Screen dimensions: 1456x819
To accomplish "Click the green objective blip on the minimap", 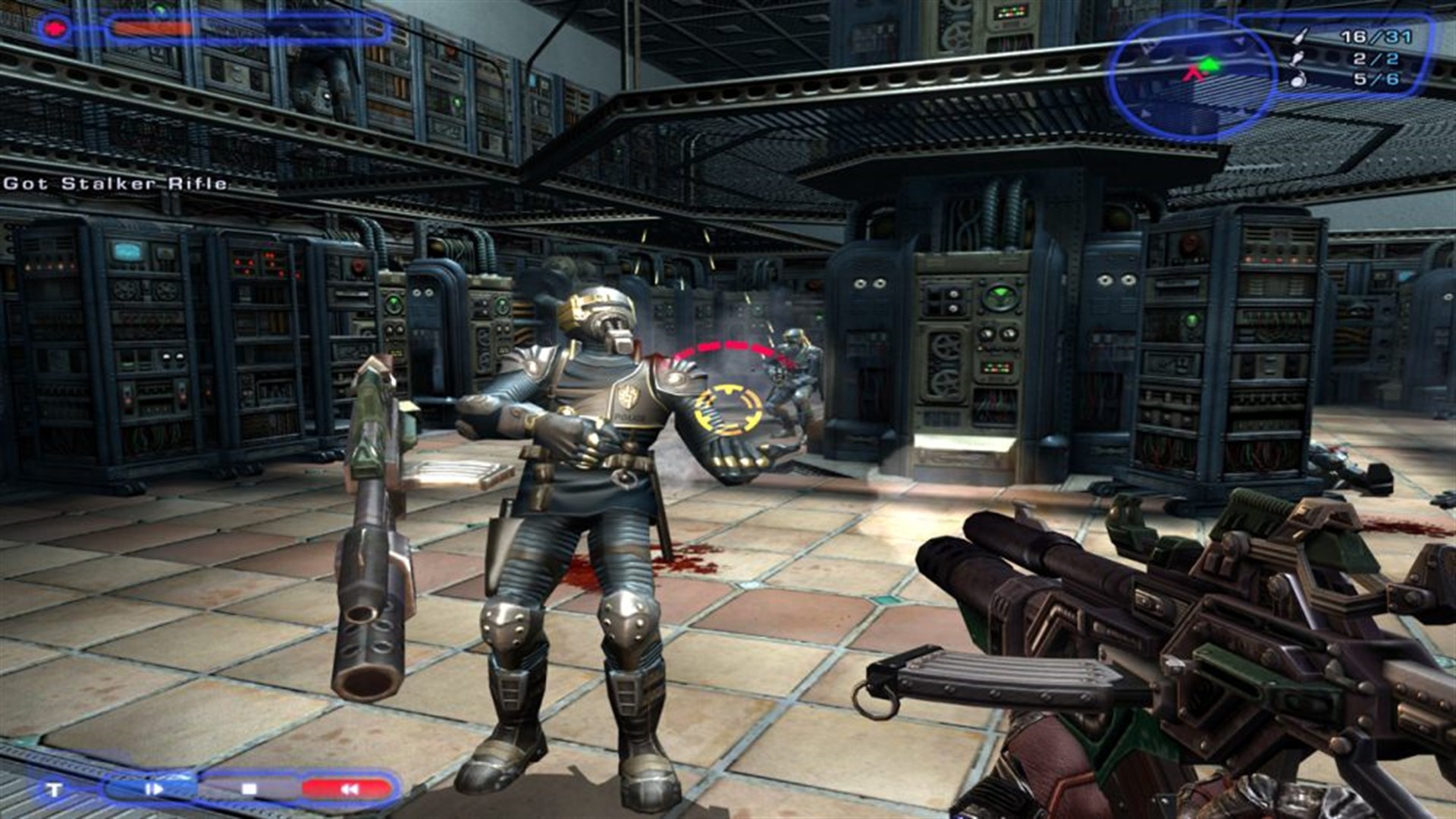I will tap(1210, 64).
